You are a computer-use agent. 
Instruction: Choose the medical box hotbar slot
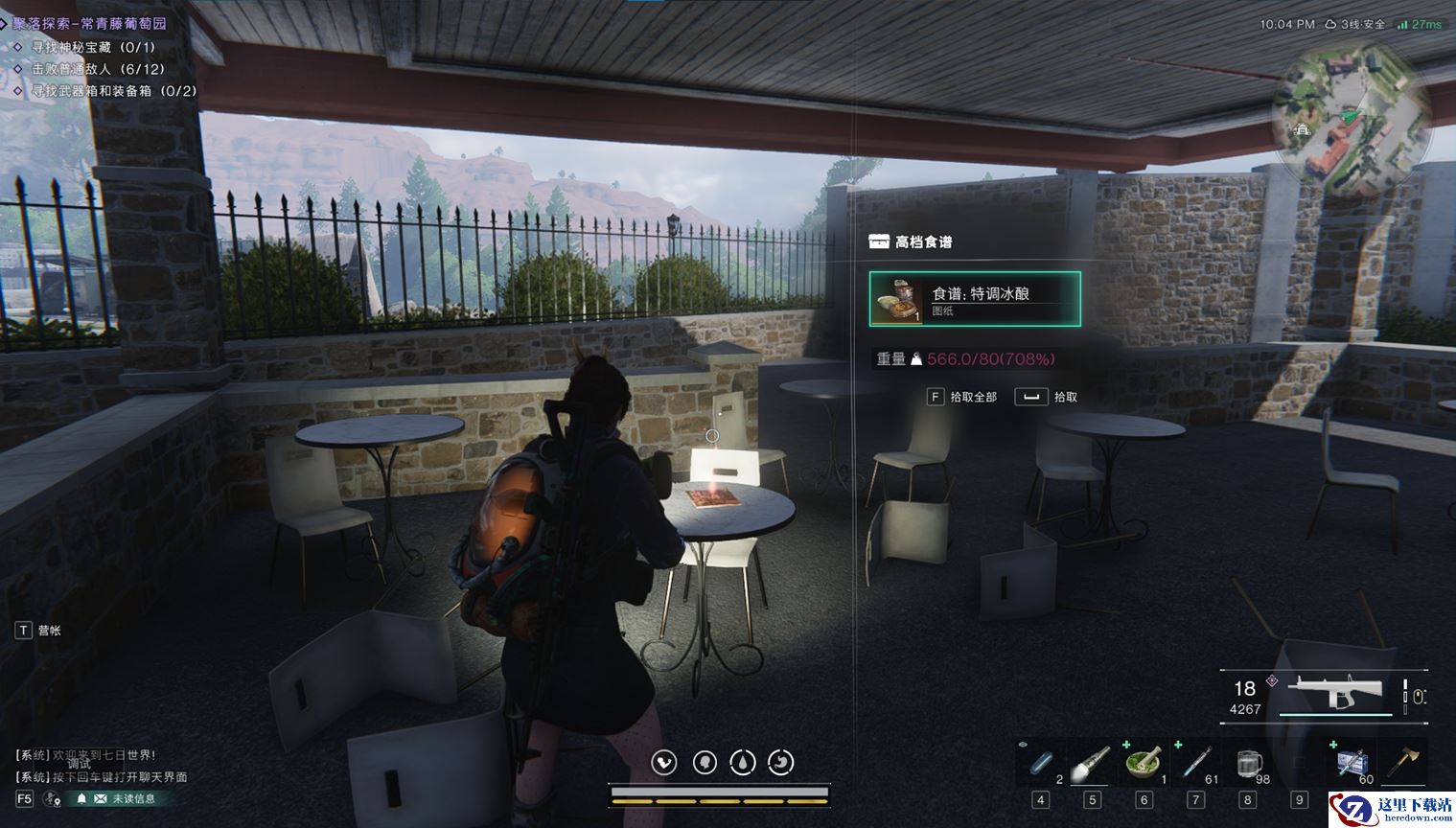(1352, 764)
